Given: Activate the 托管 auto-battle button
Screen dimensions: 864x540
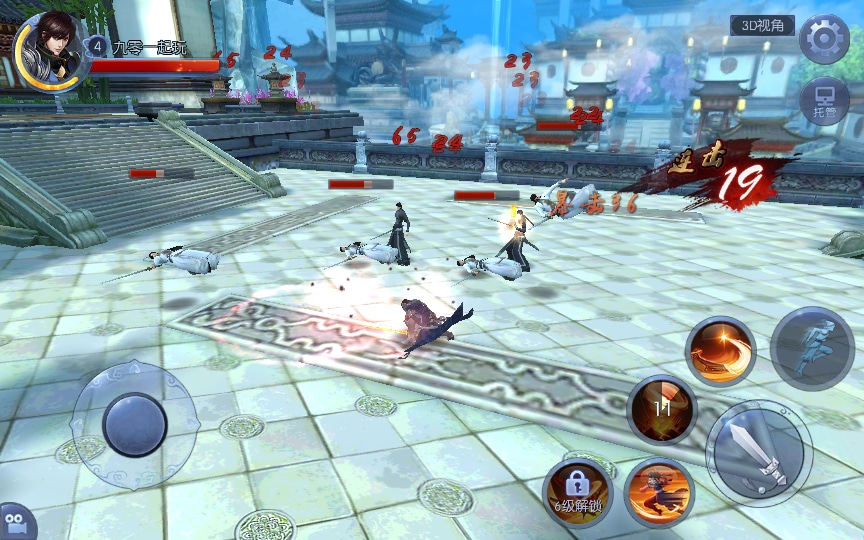Looking at the screenshot, I should [x=825, y=102].
